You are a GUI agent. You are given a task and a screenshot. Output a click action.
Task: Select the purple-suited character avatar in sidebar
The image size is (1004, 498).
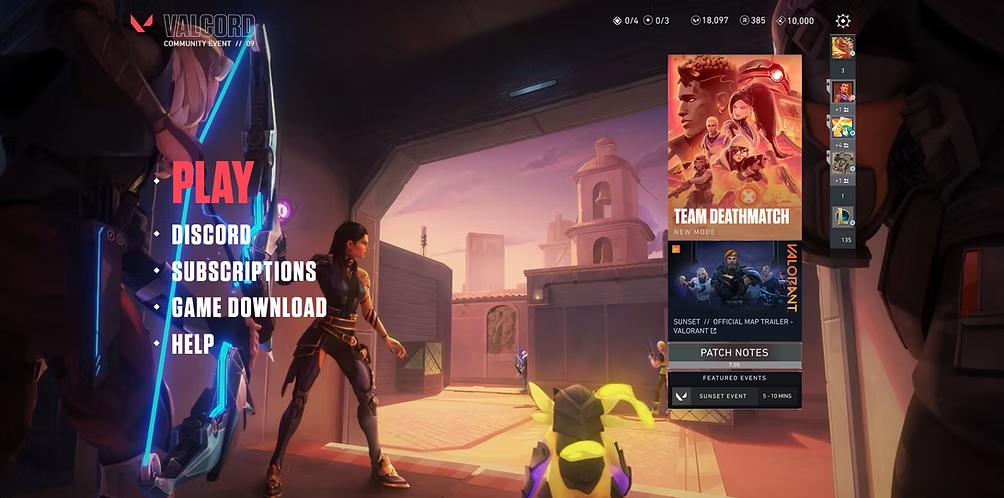843,92
